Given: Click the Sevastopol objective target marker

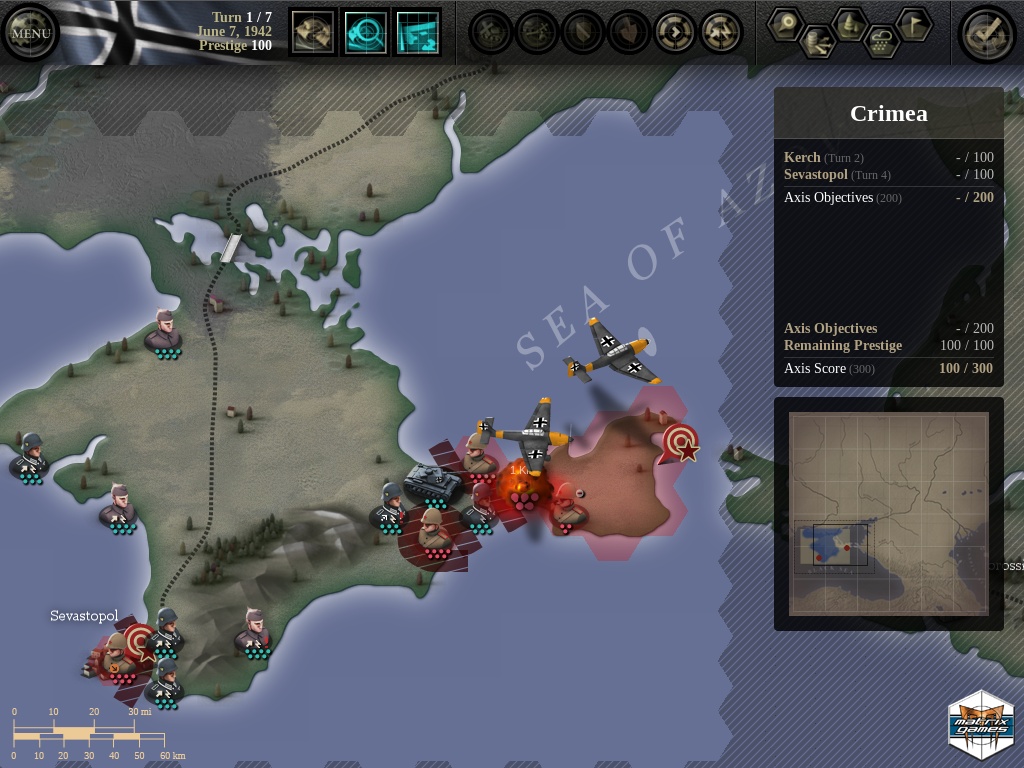Looking at the screenshot, I should 140,640.
